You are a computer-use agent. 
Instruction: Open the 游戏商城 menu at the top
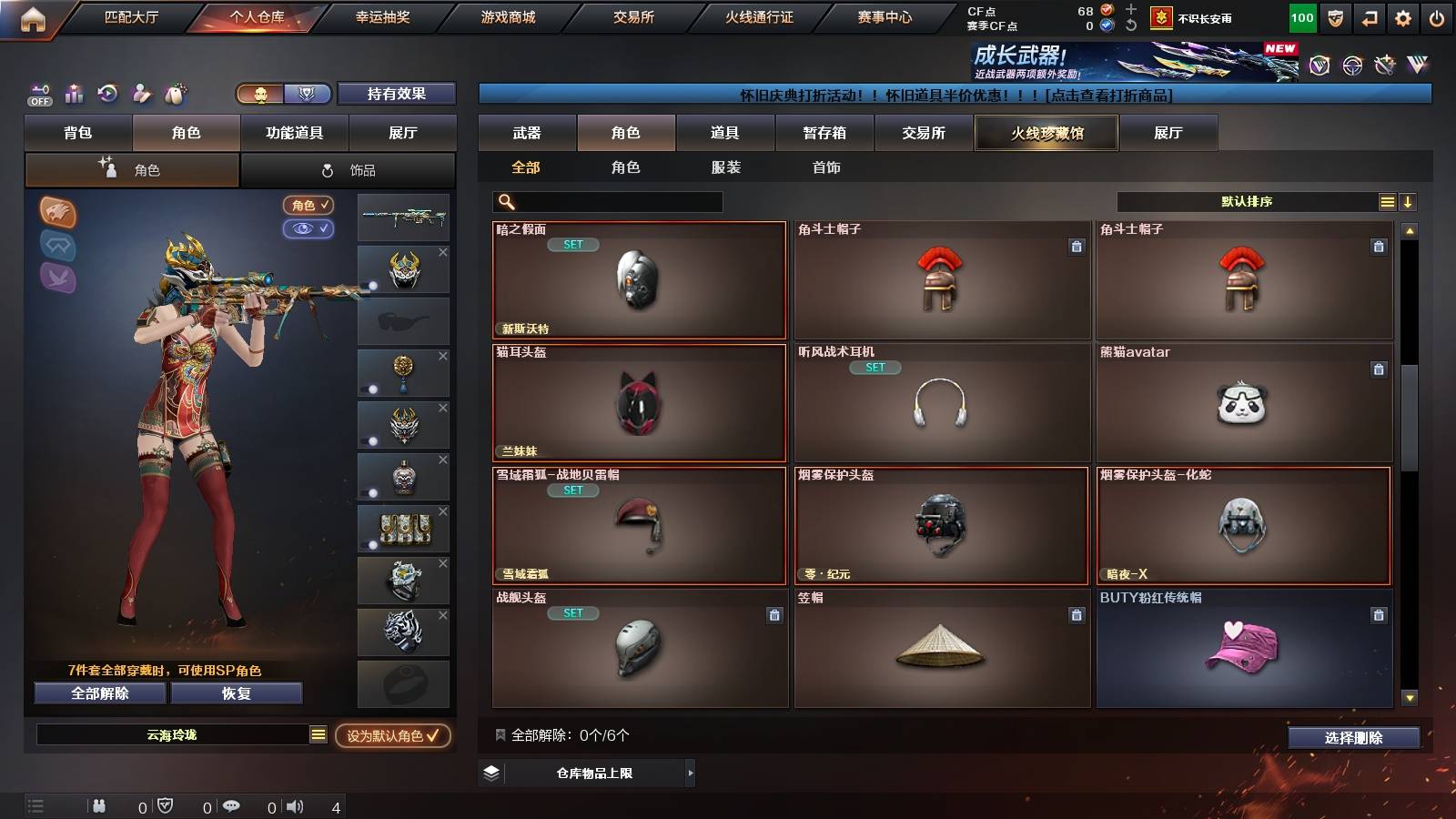click(x=506, y=15)
